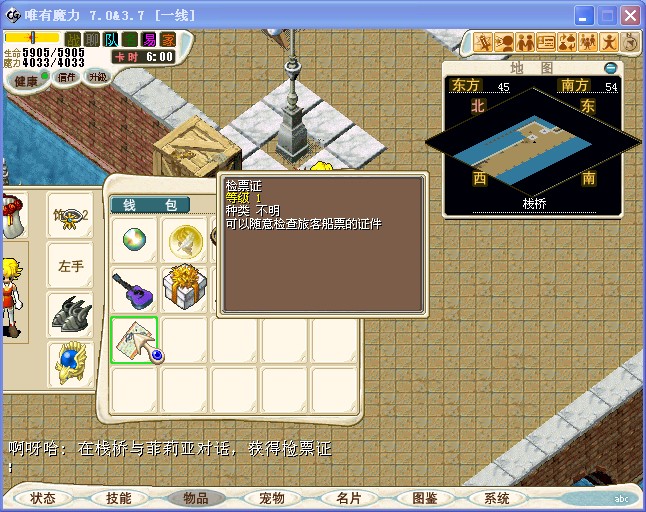Click the 左手 left hand equipment slot
The width and height of the screenshot is (646, 512).
[x=71, y=266]
